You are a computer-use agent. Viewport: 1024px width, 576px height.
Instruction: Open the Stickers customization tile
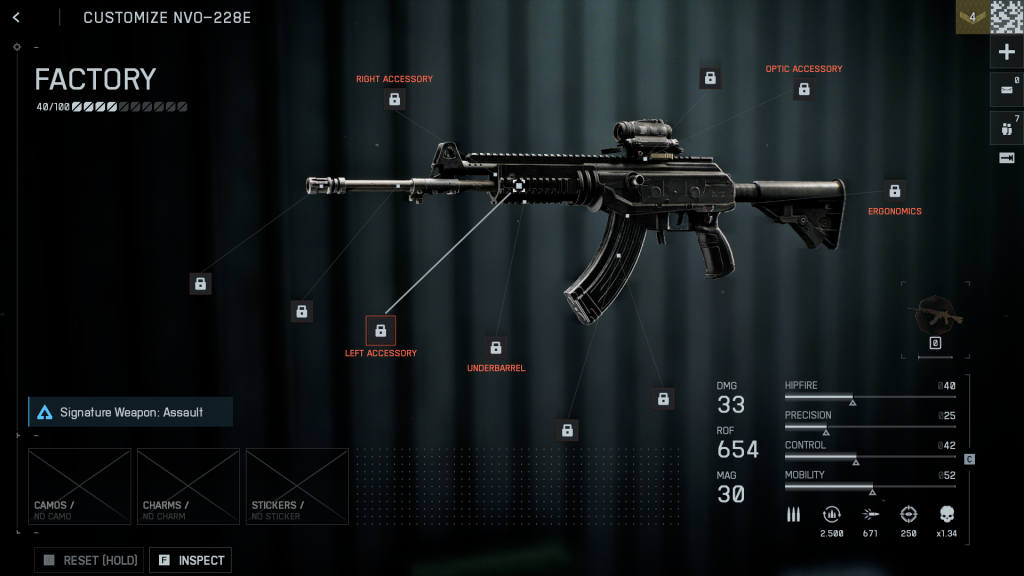pos(297,486)
